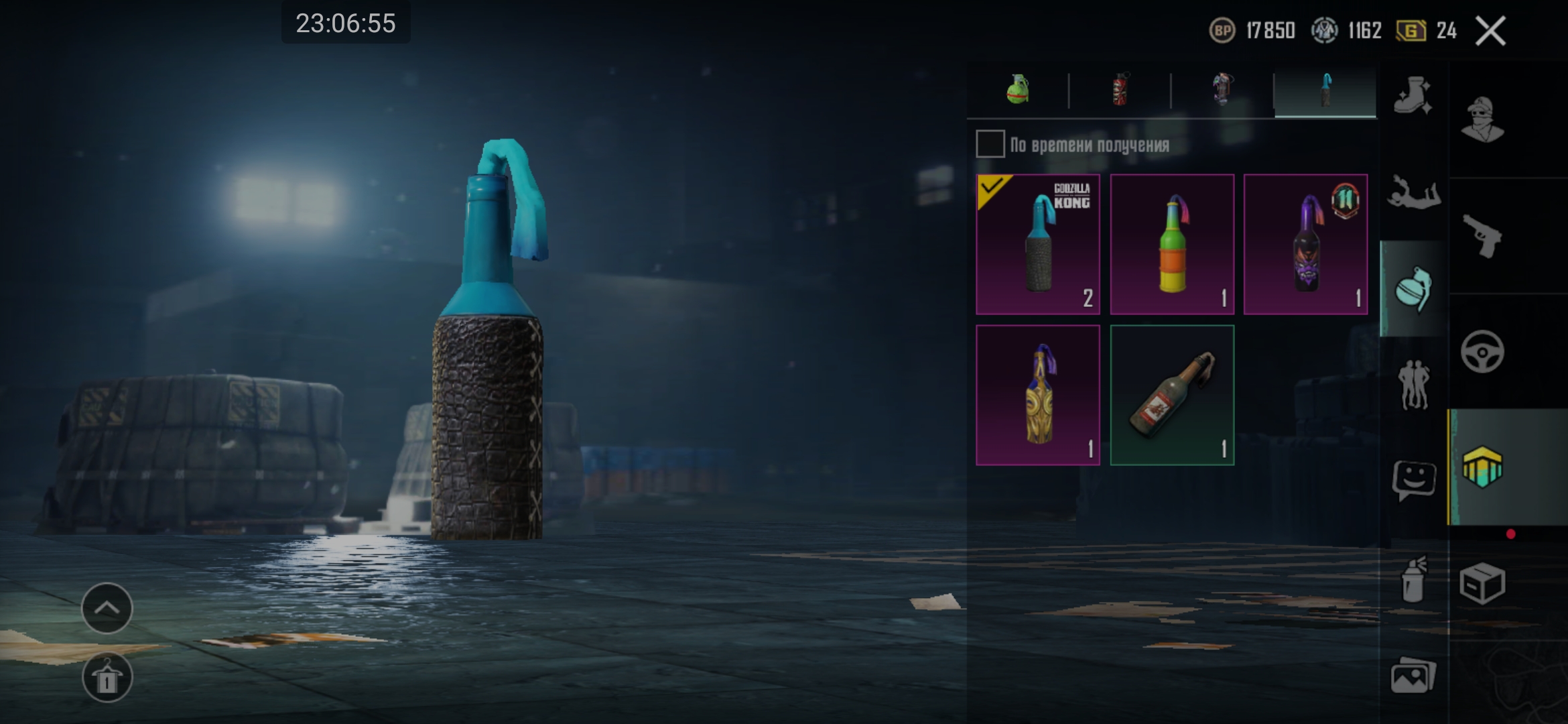Open the box crate section
Viewport: 1568px width, 724px height.
[1483, 583]
